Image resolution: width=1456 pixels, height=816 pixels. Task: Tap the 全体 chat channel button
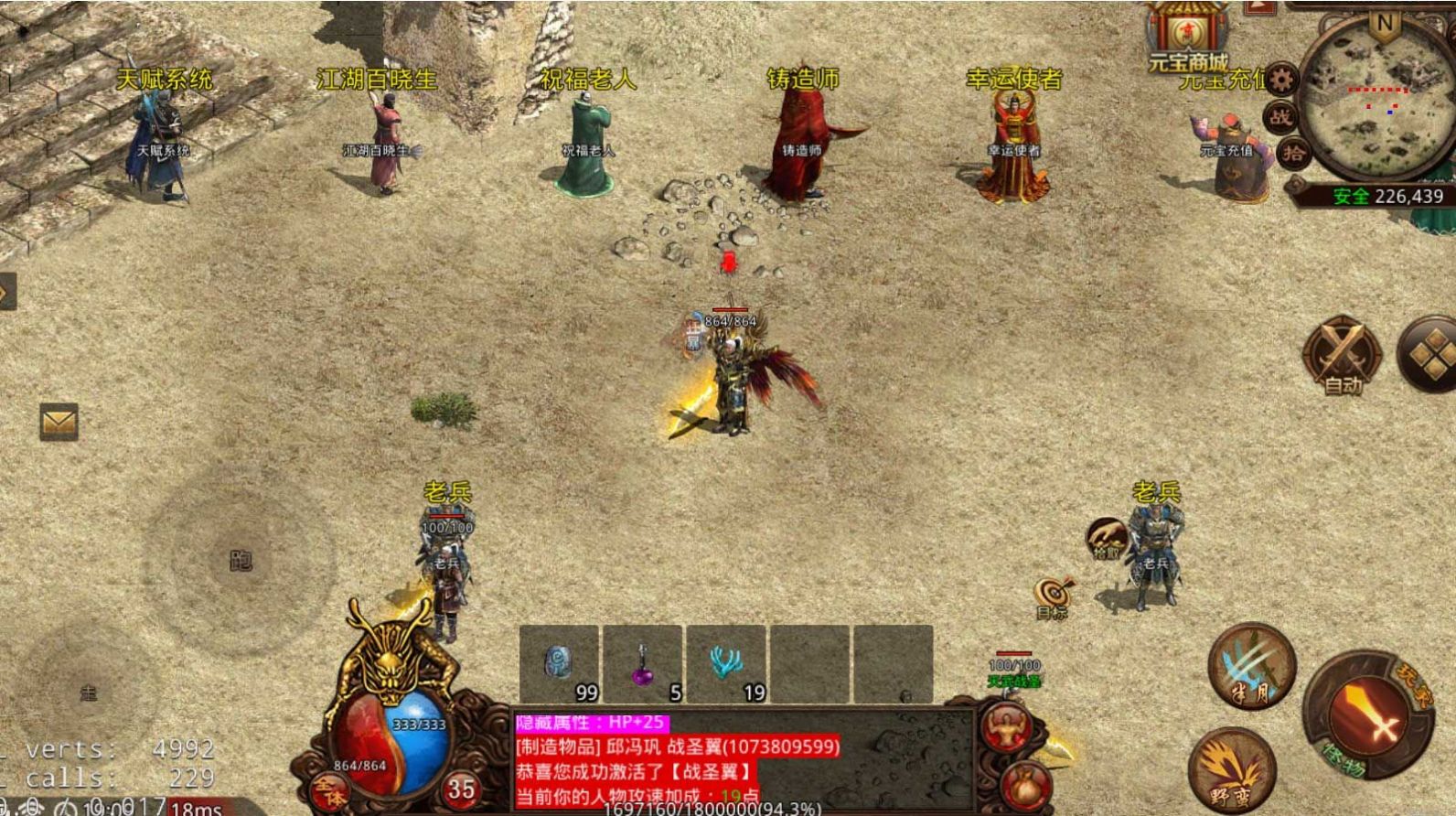(x=329, y=790)
